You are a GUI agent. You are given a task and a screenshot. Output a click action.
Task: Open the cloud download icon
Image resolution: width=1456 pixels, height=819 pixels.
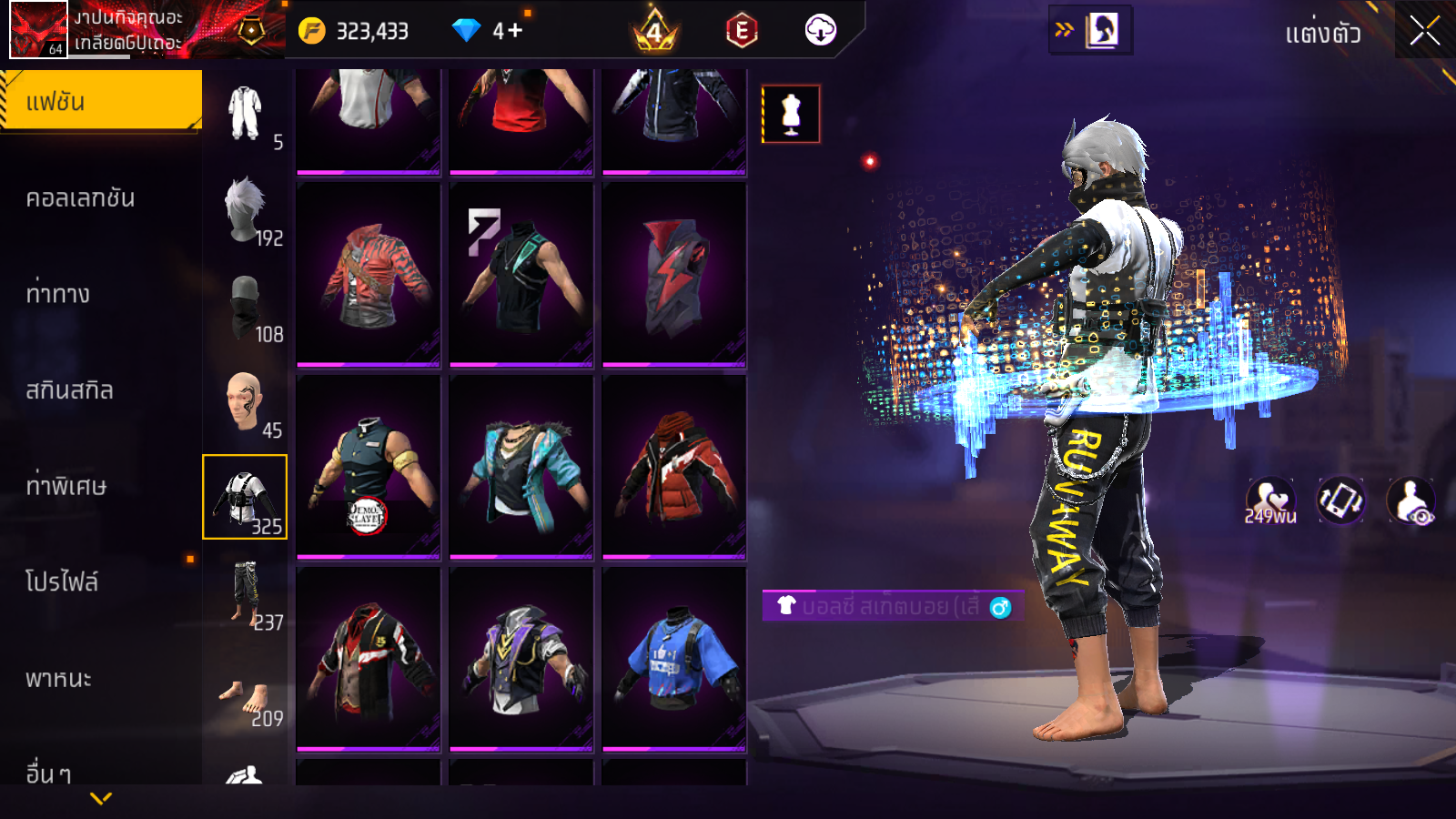(x=821, y=30)
